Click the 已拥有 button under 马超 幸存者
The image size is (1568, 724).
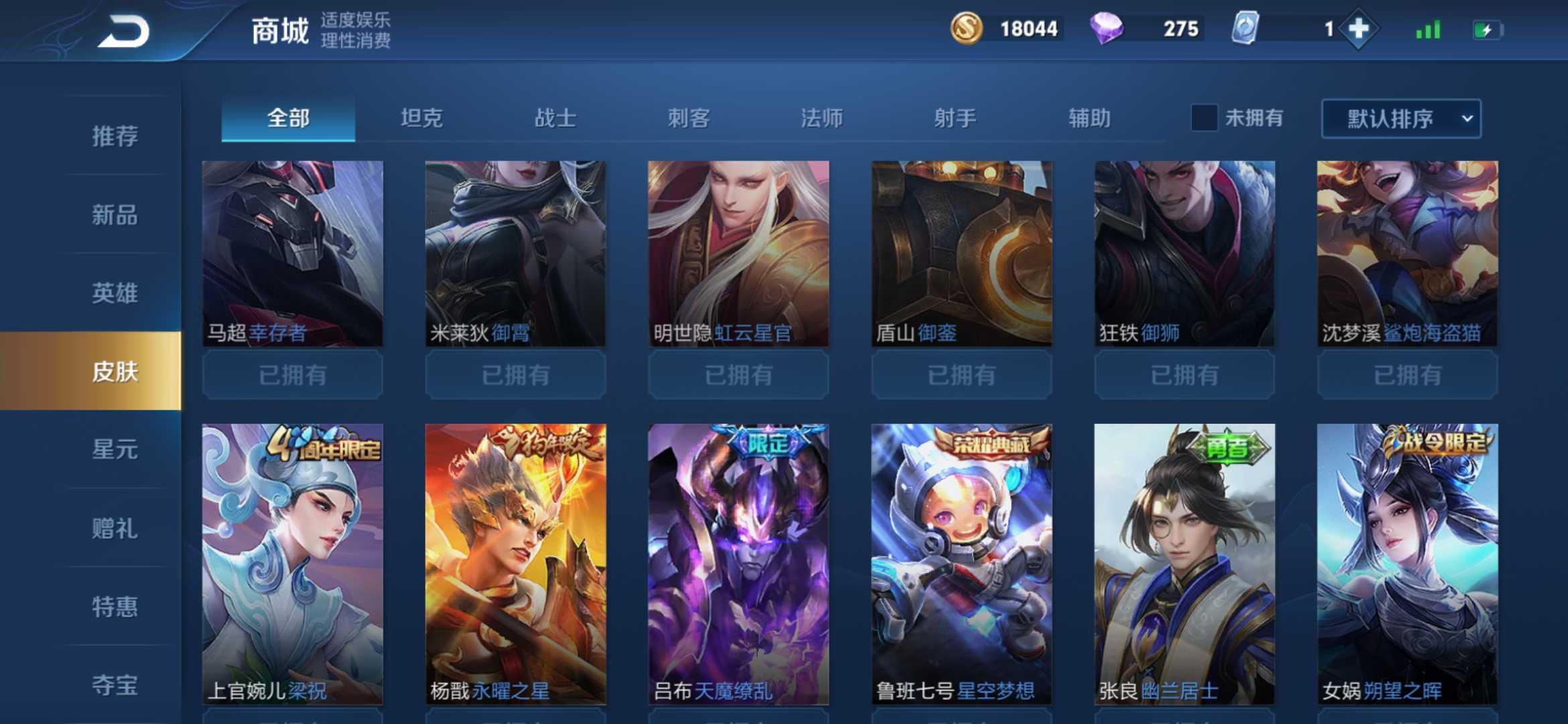pos(292,375)
